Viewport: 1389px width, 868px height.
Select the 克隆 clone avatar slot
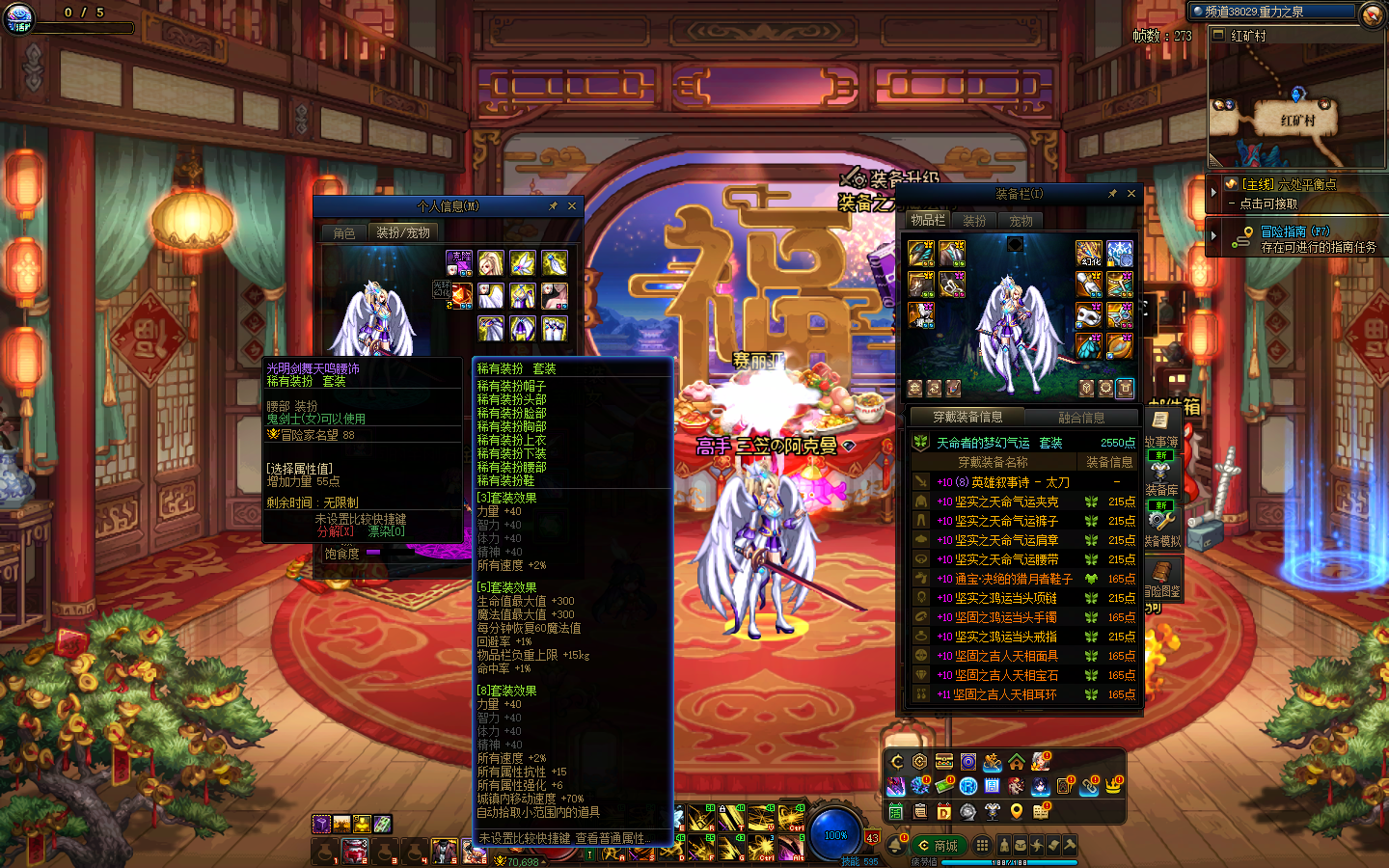point(459,262)
